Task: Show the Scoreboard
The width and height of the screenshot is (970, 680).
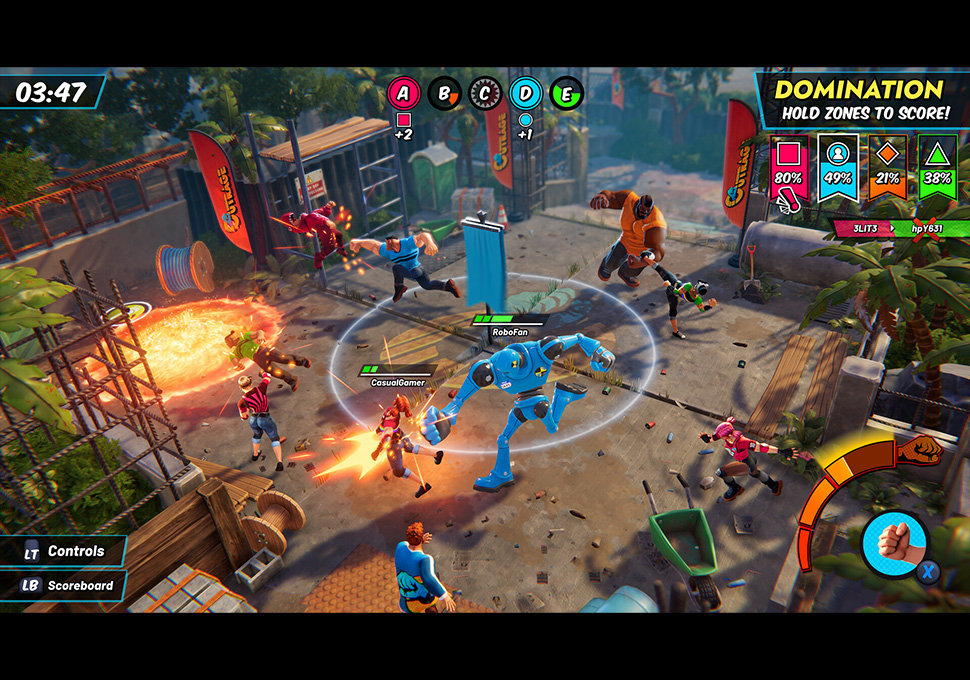Action: point(68,585)
